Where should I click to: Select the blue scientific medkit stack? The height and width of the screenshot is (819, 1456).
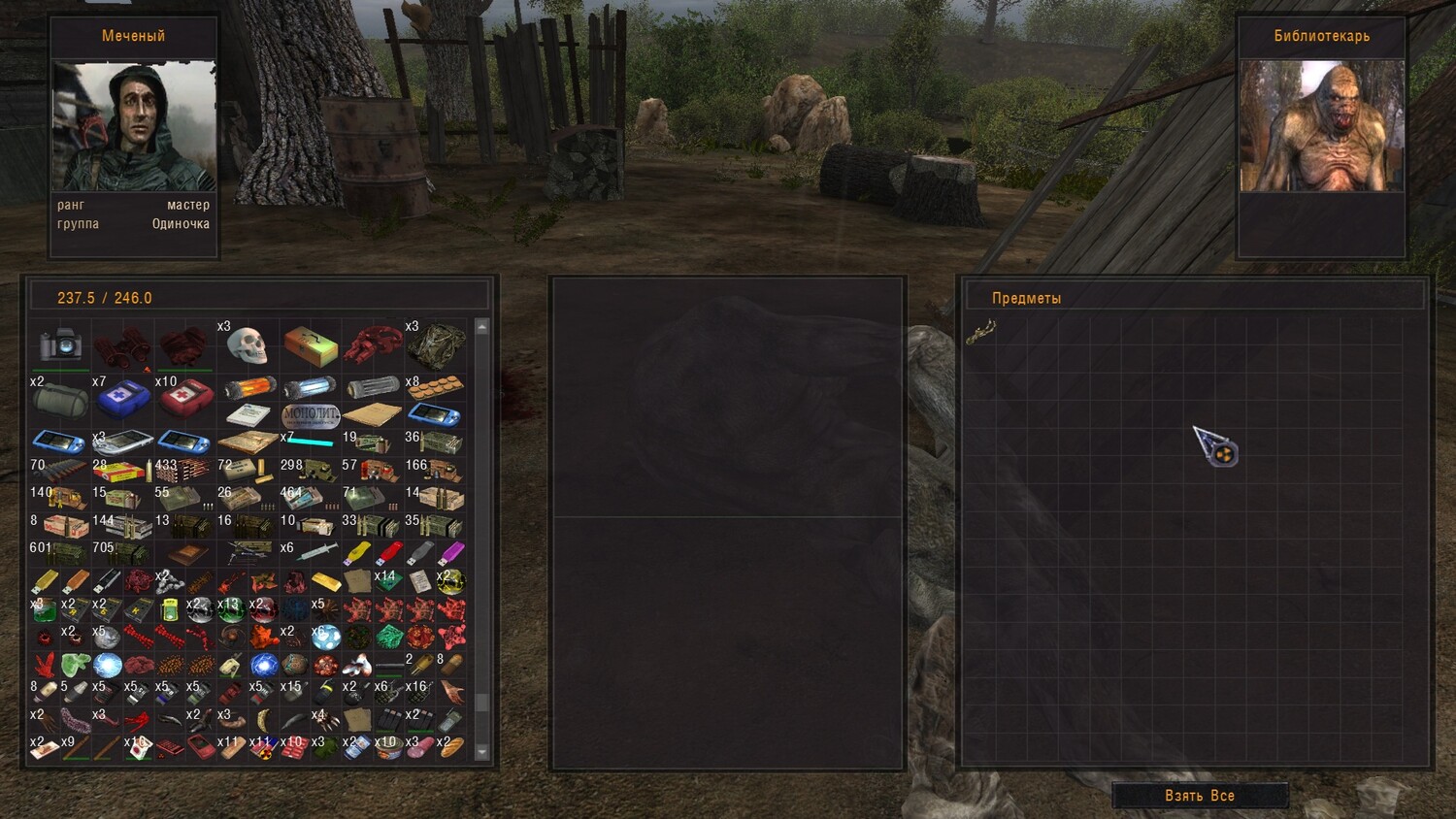pyautogui.click(x=122, y=396)
